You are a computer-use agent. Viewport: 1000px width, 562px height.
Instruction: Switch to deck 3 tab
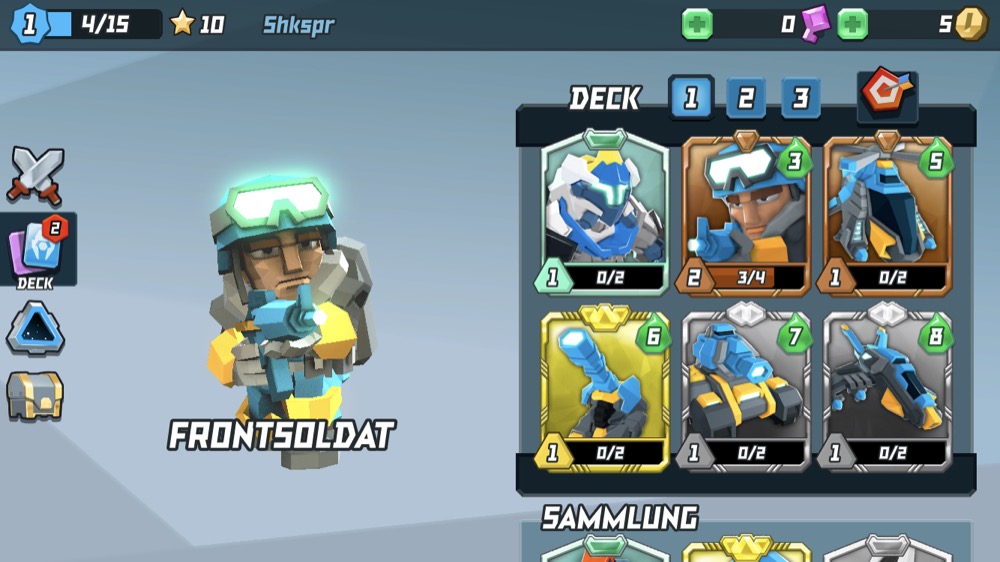(800, 98)
